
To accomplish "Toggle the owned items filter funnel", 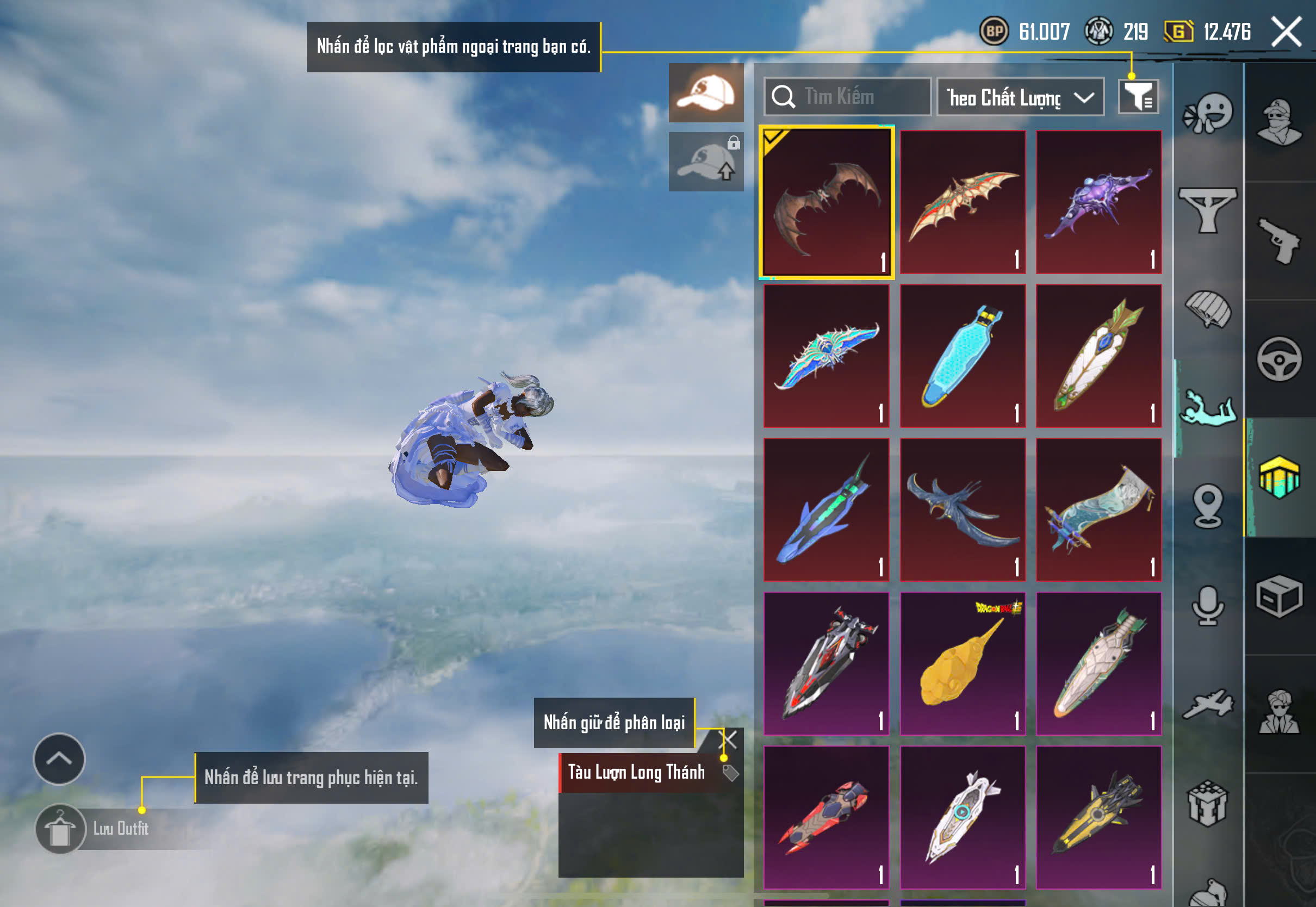I will [1138, 97].
